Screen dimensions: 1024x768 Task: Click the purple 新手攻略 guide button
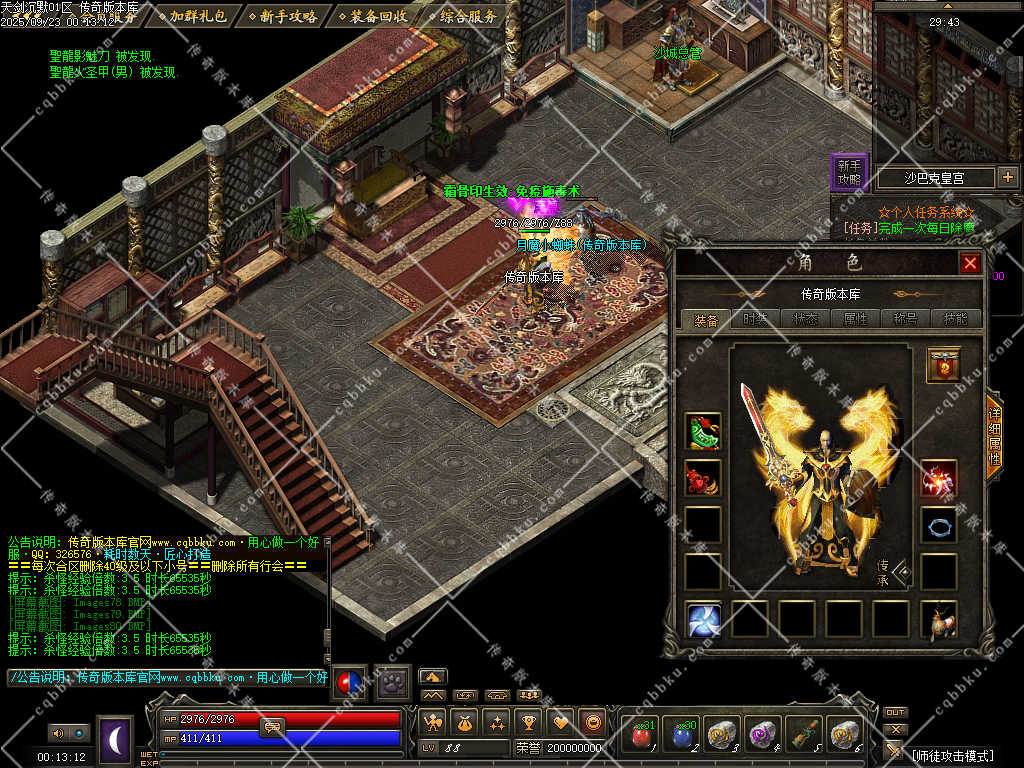[849, 172]
